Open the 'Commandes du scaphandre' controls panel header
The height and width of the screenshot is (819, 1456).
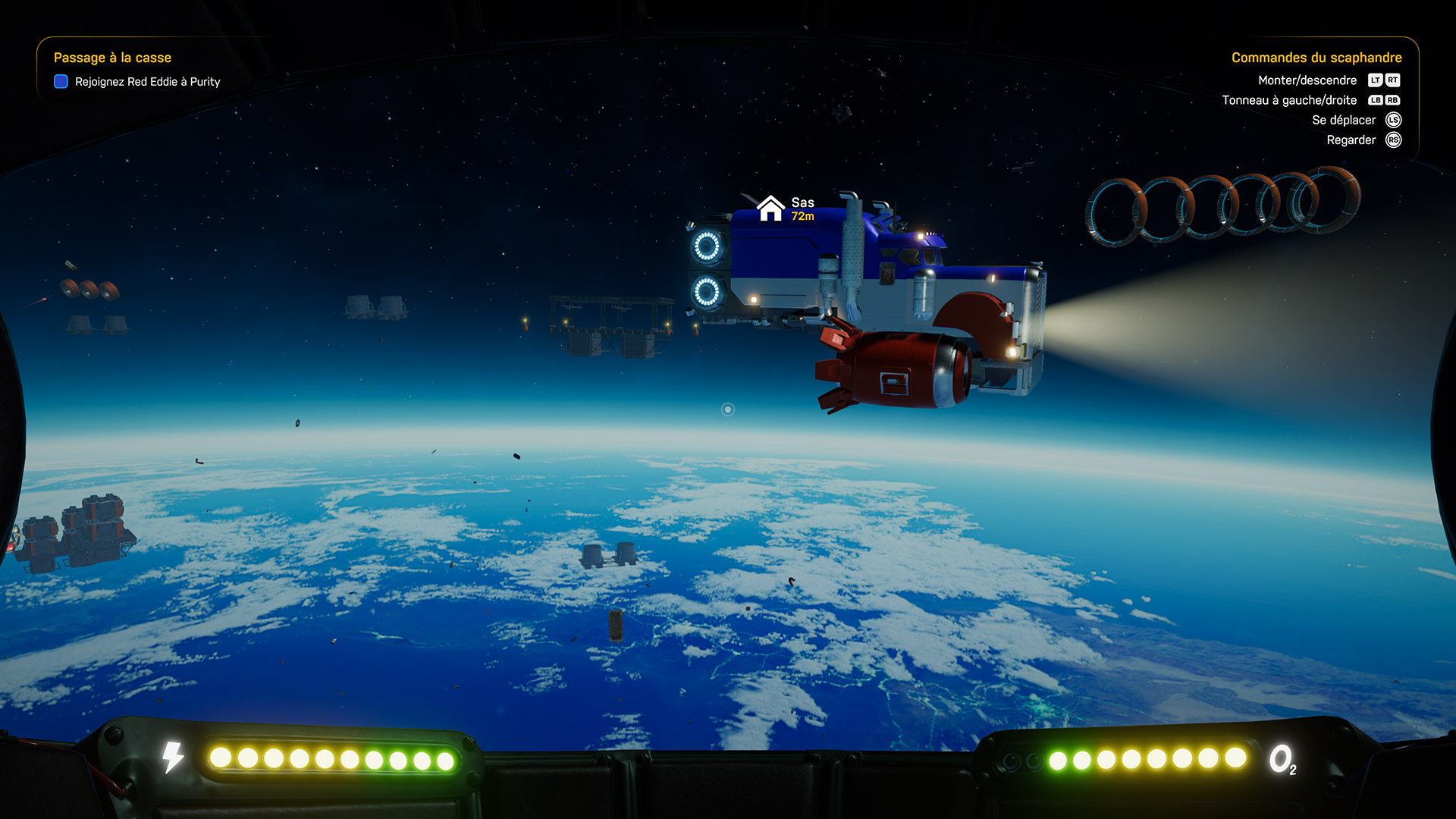tap(1316, 58)
